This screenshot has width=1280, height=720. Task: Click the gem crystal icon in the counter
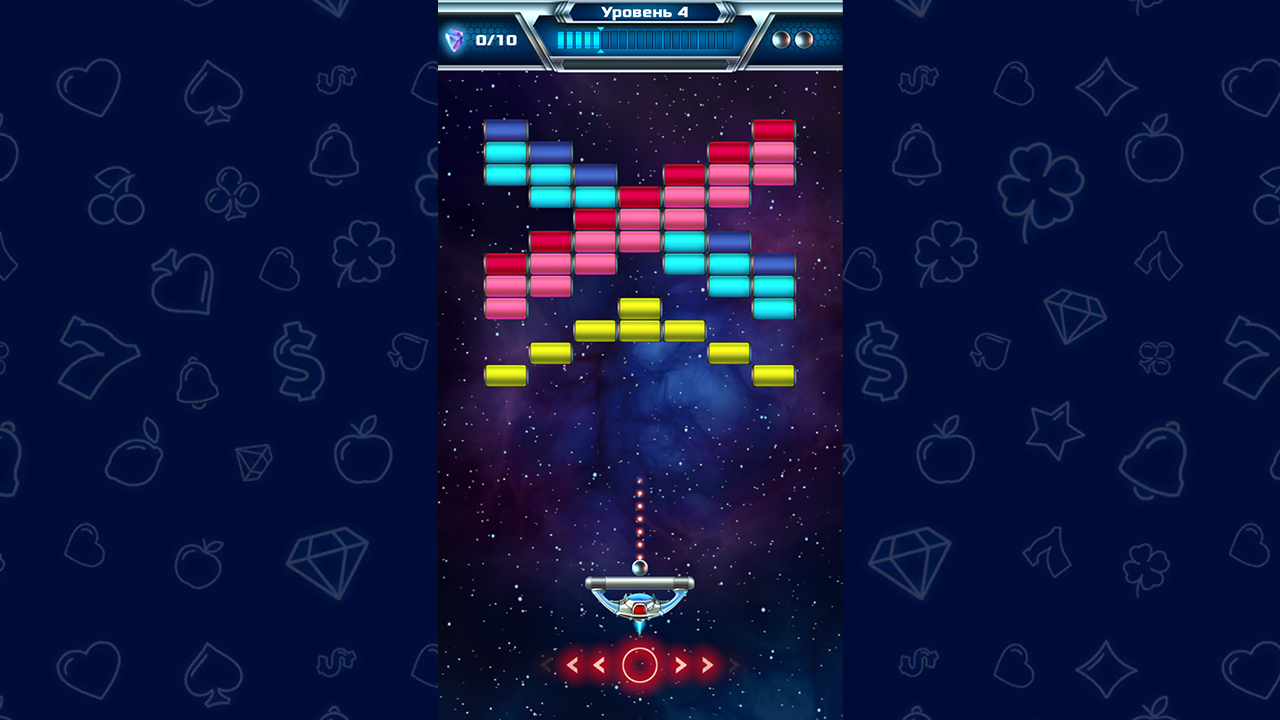[x=453, y=39]
